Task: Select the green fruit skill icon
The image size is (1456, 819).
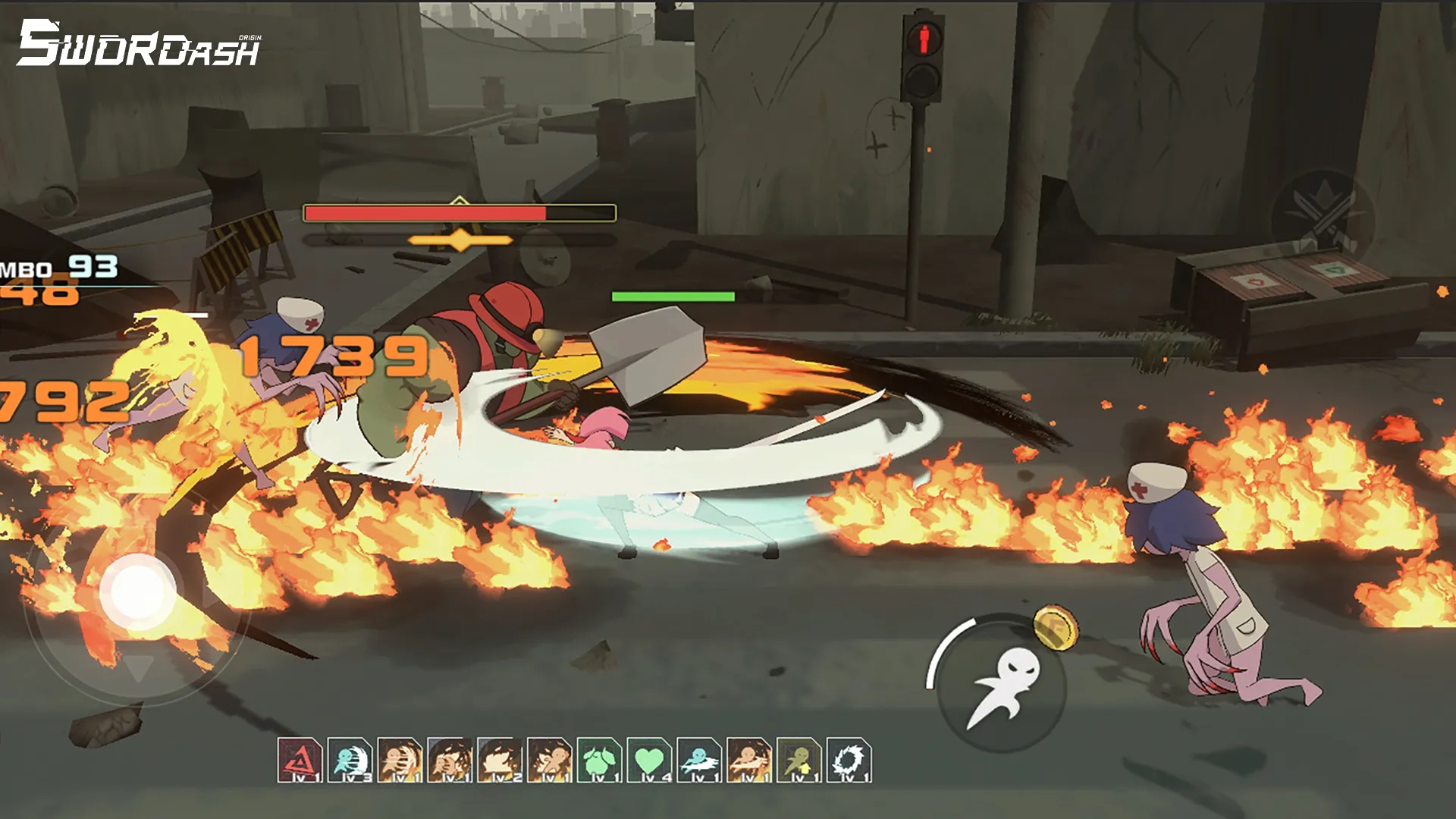Action: pyautogui.click(x=599, y=760)
